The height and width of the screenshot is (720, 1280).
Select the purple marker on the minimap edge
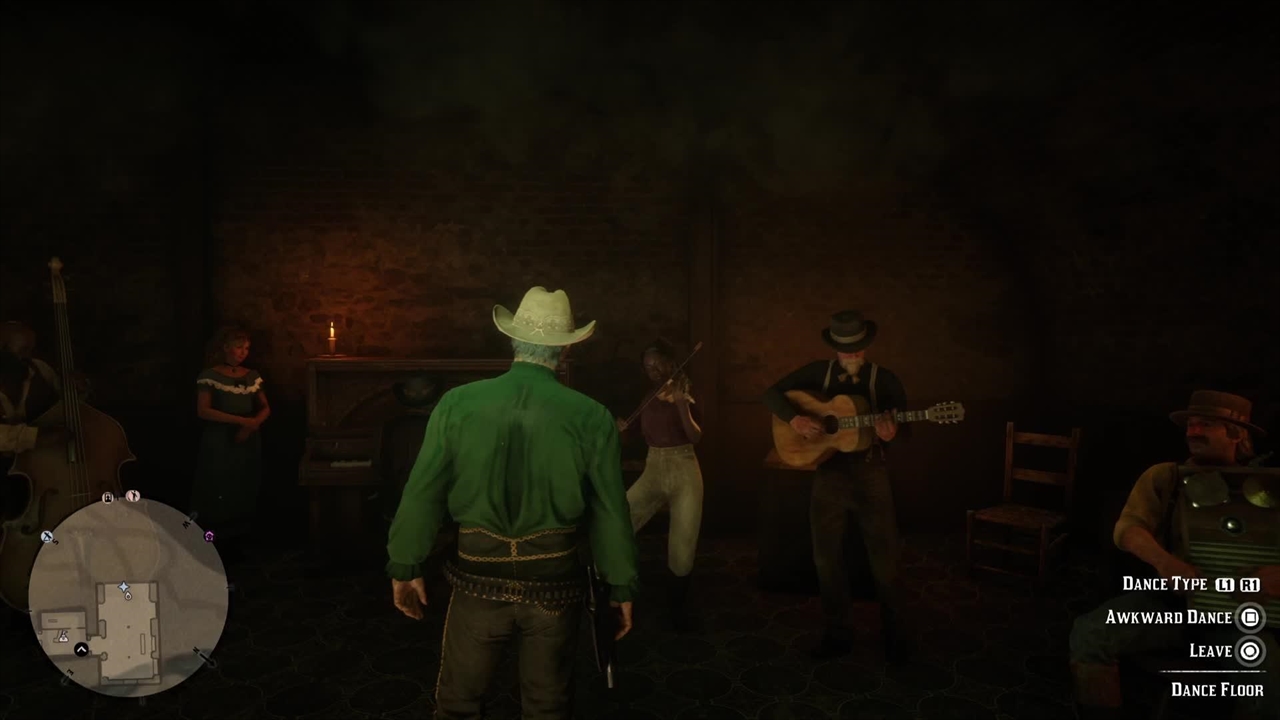[x=209, y=537]
